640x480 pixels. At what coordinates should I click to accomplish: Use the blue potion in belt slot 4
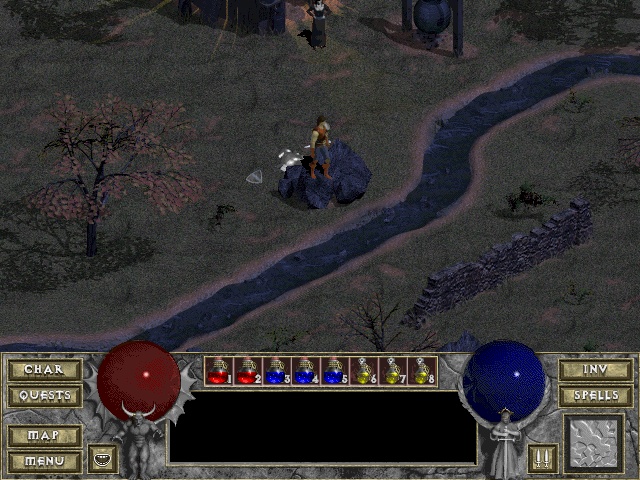click(x=306, y=371)
